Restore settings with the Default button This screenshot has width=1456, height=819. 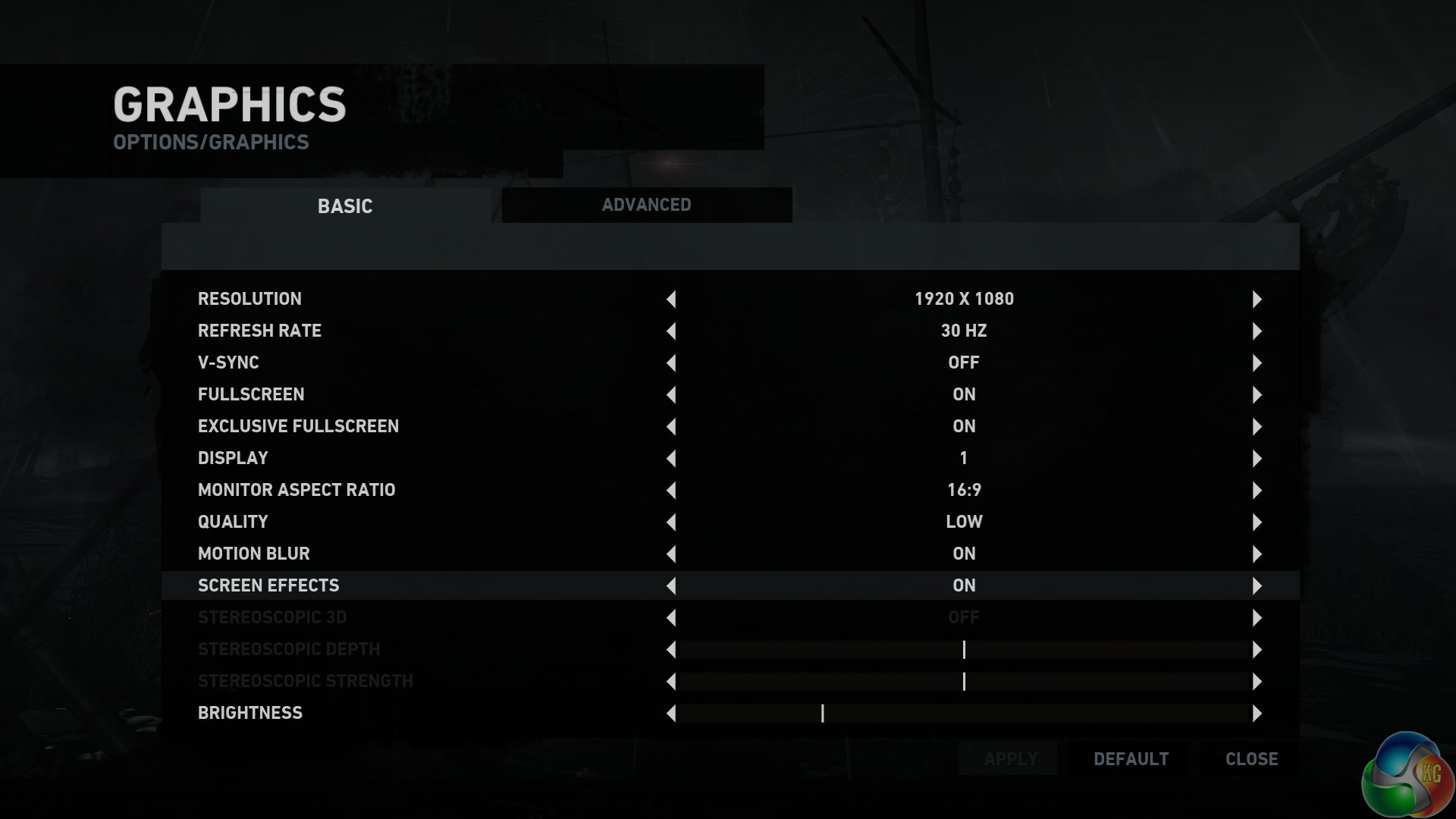tap(1131, 759)
